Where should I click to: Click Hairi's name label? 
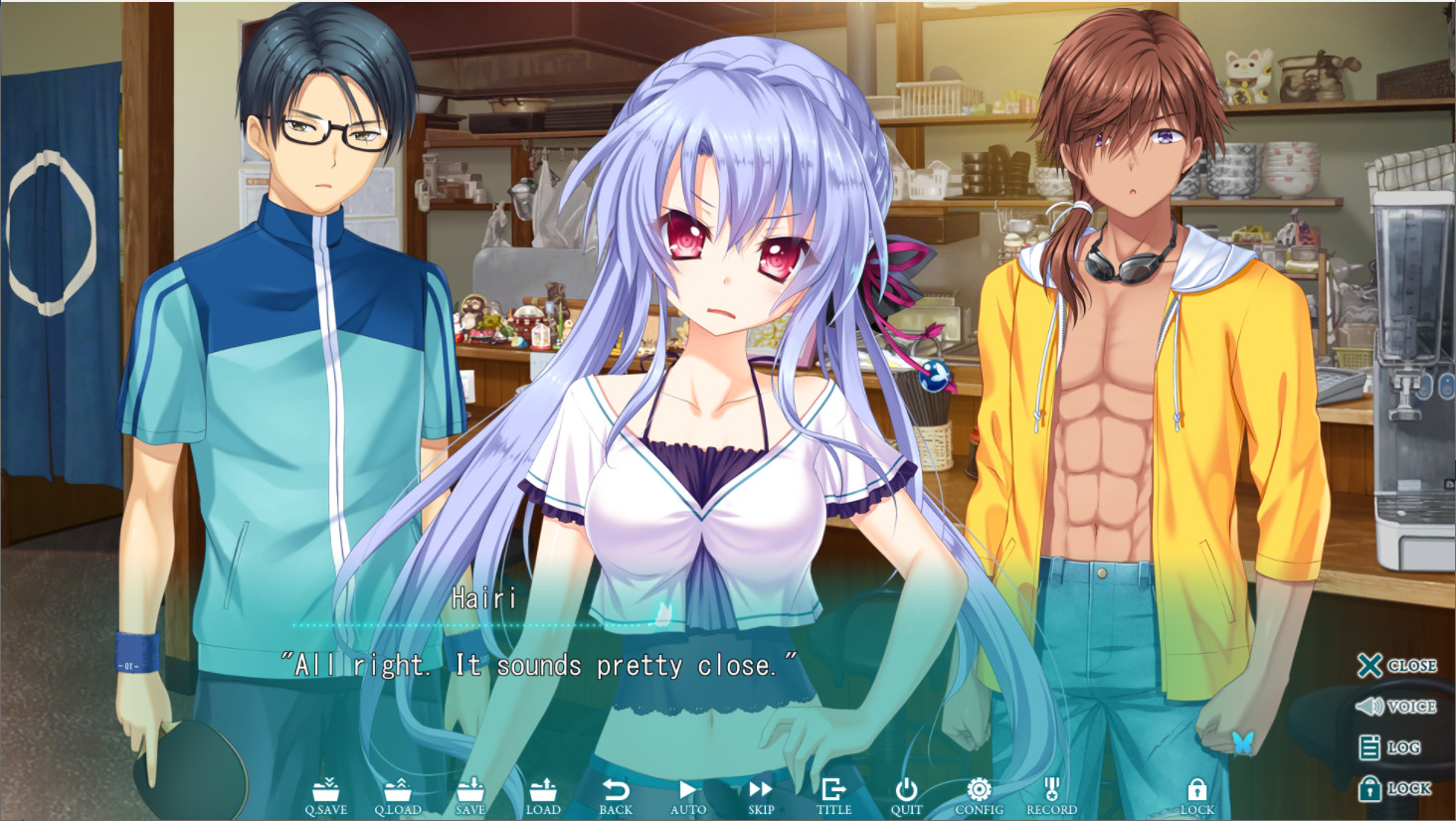(x=481, y=597)
